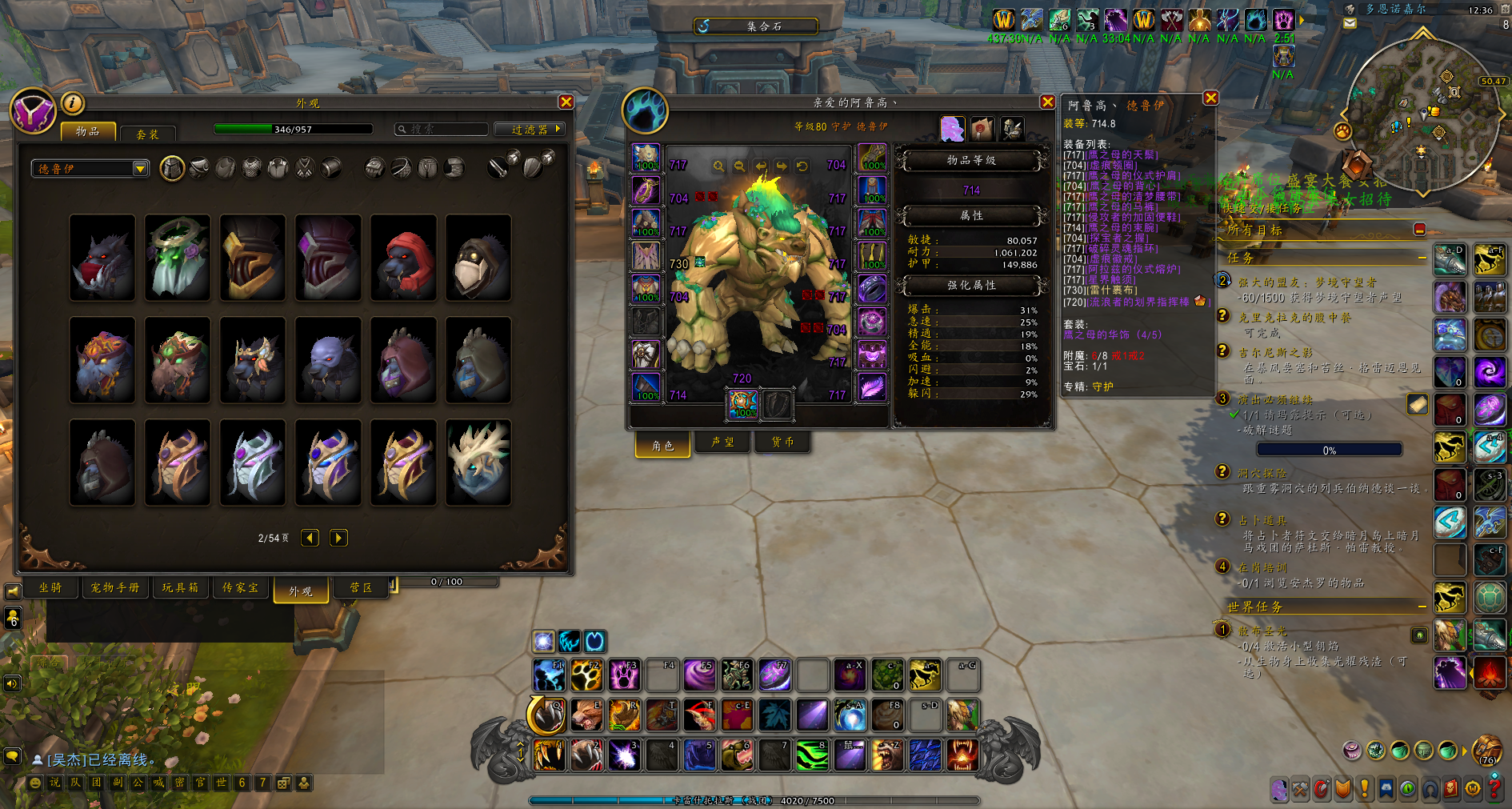1512x809 pixels.
Task: Open the 过滤器 filter menu
Action: point(530,129)
